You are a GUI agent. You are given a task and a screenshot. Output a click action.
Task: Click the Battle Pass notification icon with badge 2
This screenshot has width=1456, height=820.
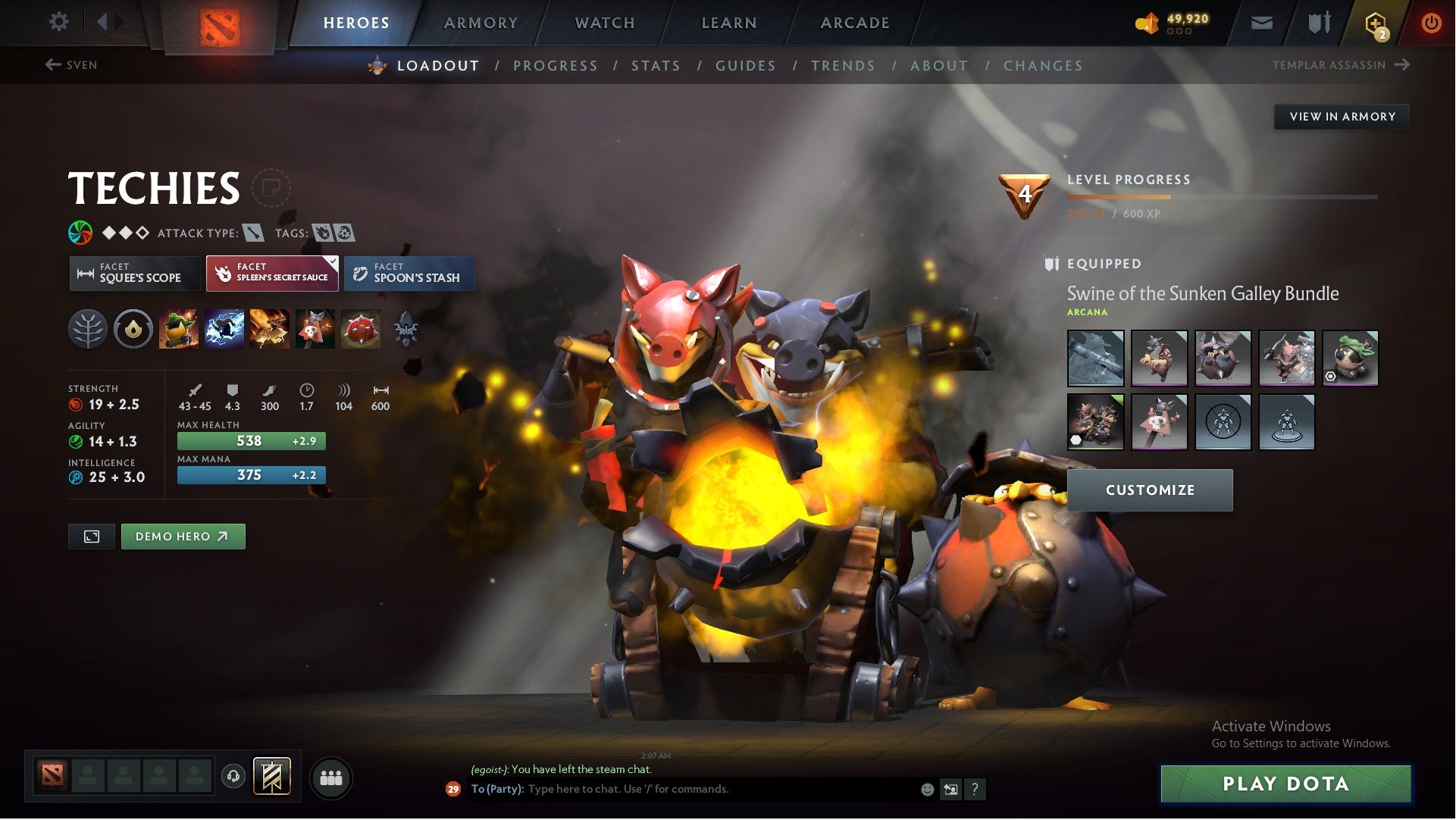point(1376,22)
